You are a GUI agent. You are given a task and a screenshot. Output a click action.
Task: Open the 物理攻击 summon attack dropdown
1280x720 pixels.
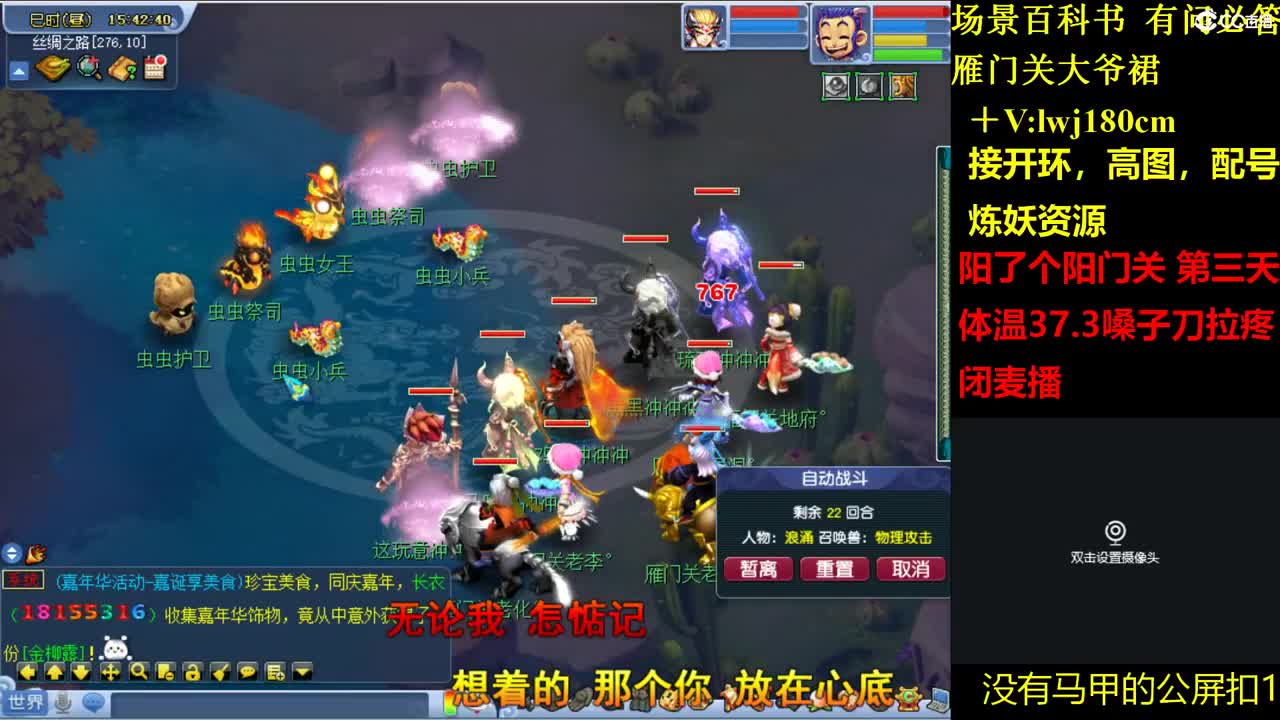click(903, 537)
